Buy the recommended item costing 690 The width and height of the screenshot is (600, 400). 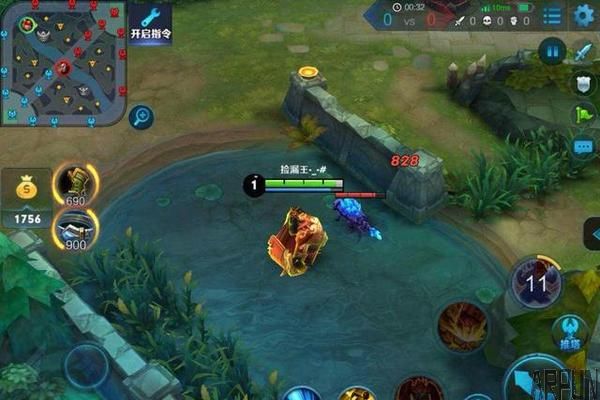tap(75, 184)
